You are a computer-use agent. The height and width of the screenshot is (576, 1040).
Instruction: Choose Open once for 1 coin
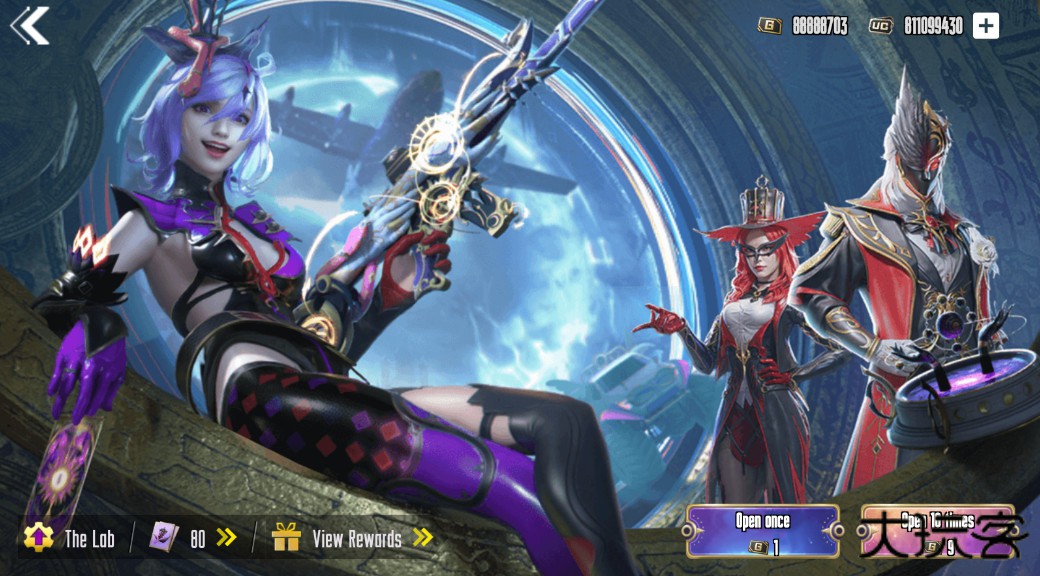click(x=763, y=531)
